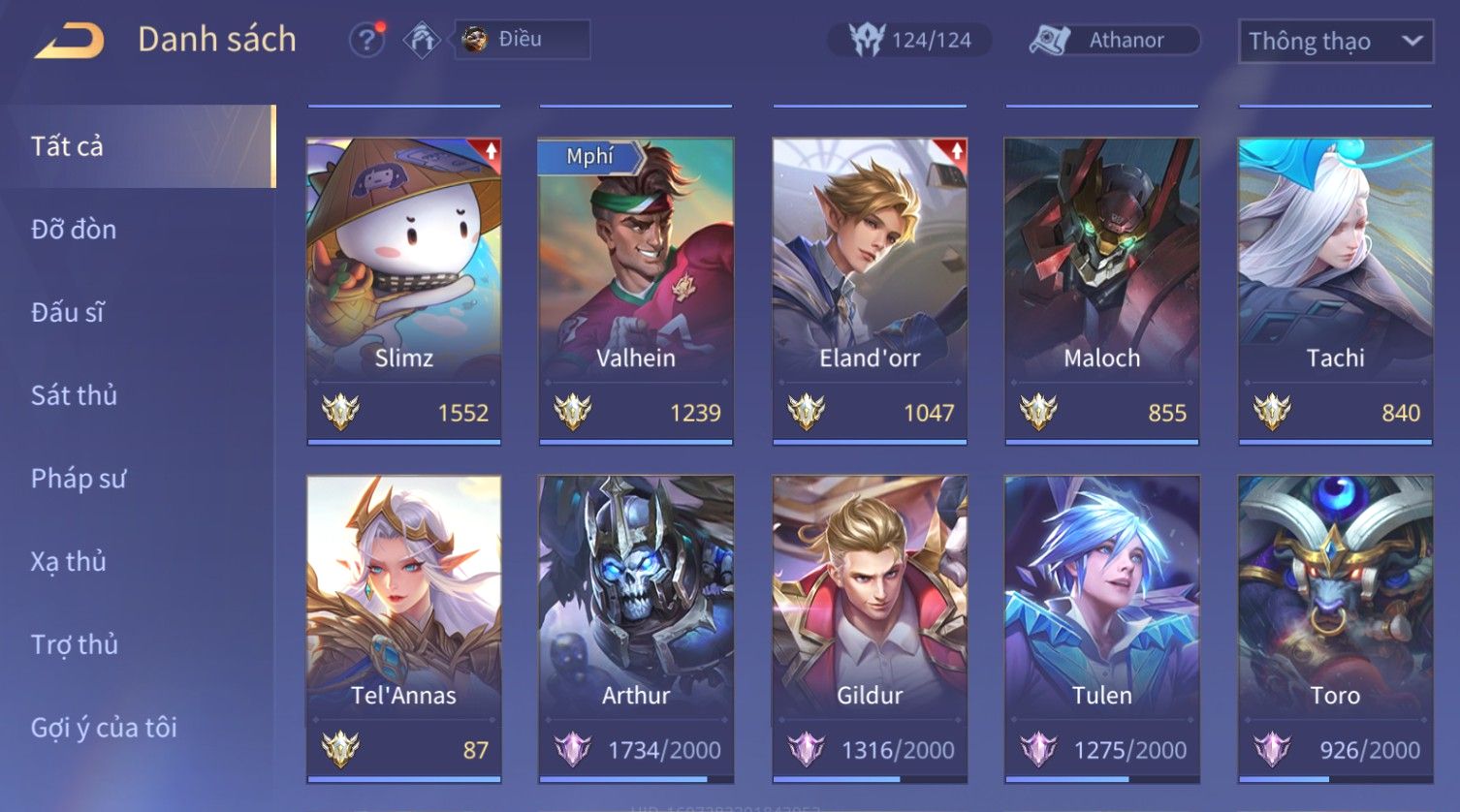Filter heroes by Đỡ đòn
The image size is (1460, 812).
[74, 230]
